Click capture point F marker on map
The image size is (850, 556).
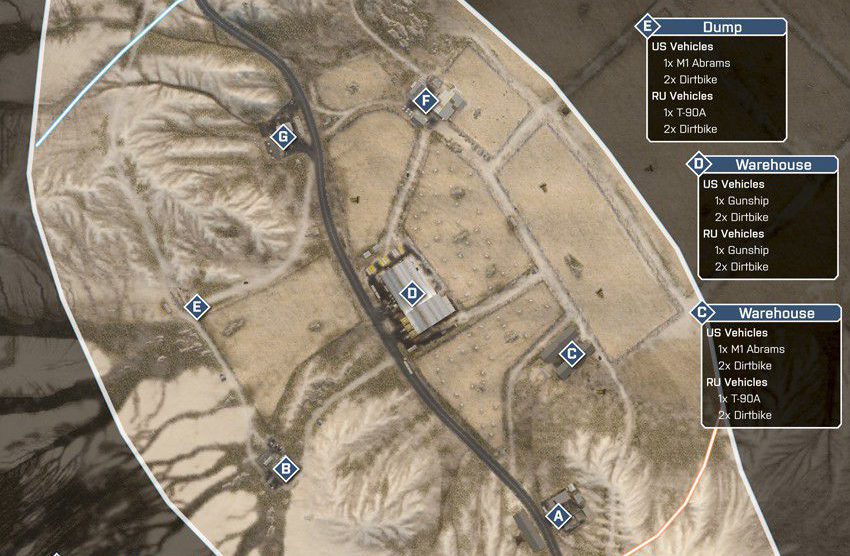pos(426,101)
